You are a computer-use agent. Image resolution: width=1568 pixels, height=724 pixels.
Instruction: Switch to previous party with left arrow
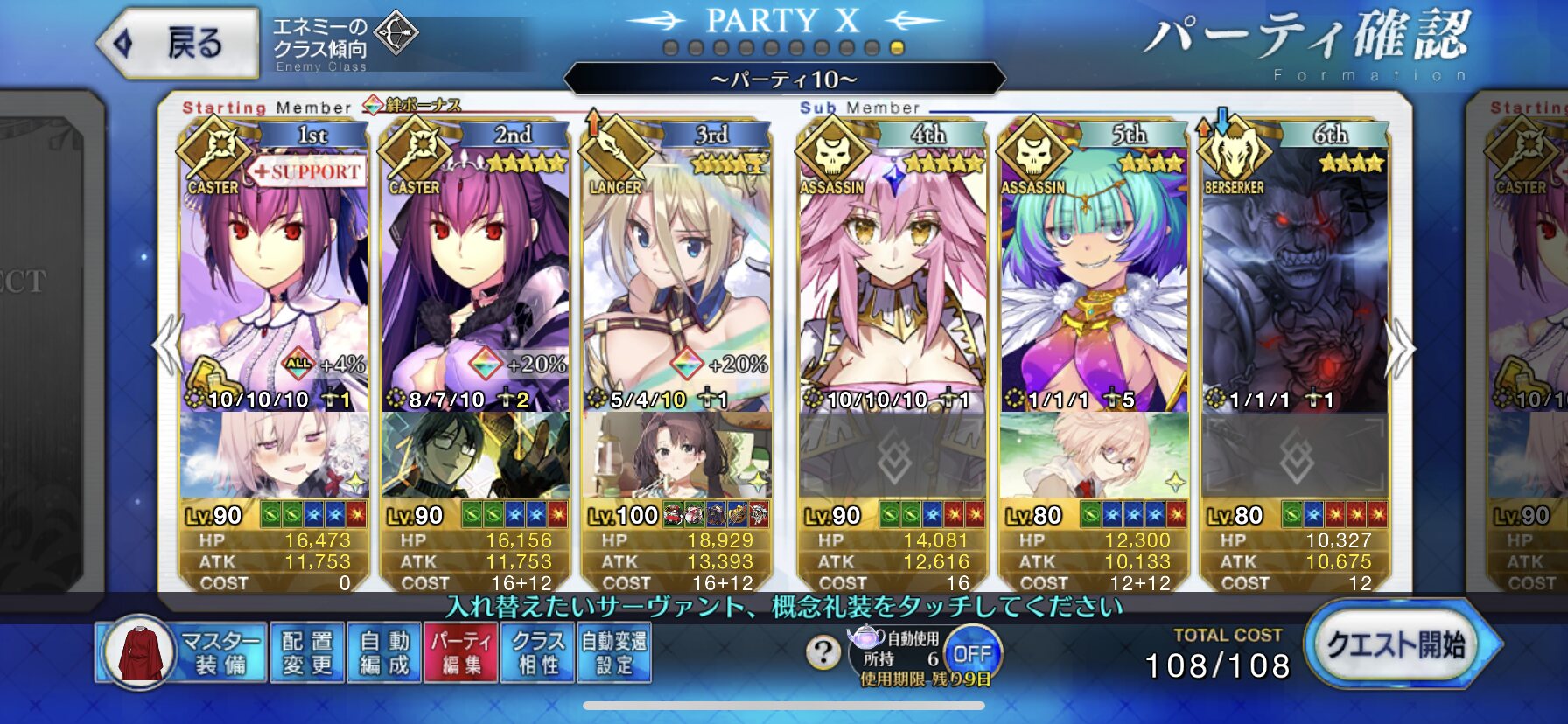point(167,346)
